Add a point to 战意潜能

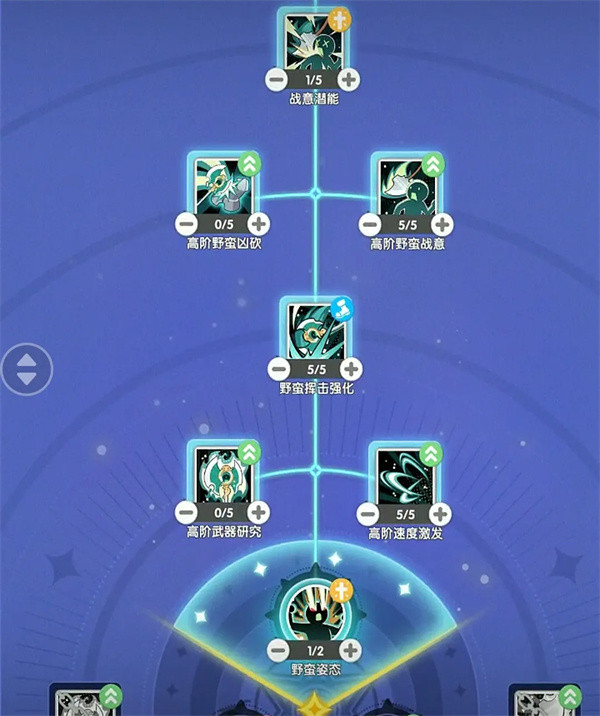348,79
